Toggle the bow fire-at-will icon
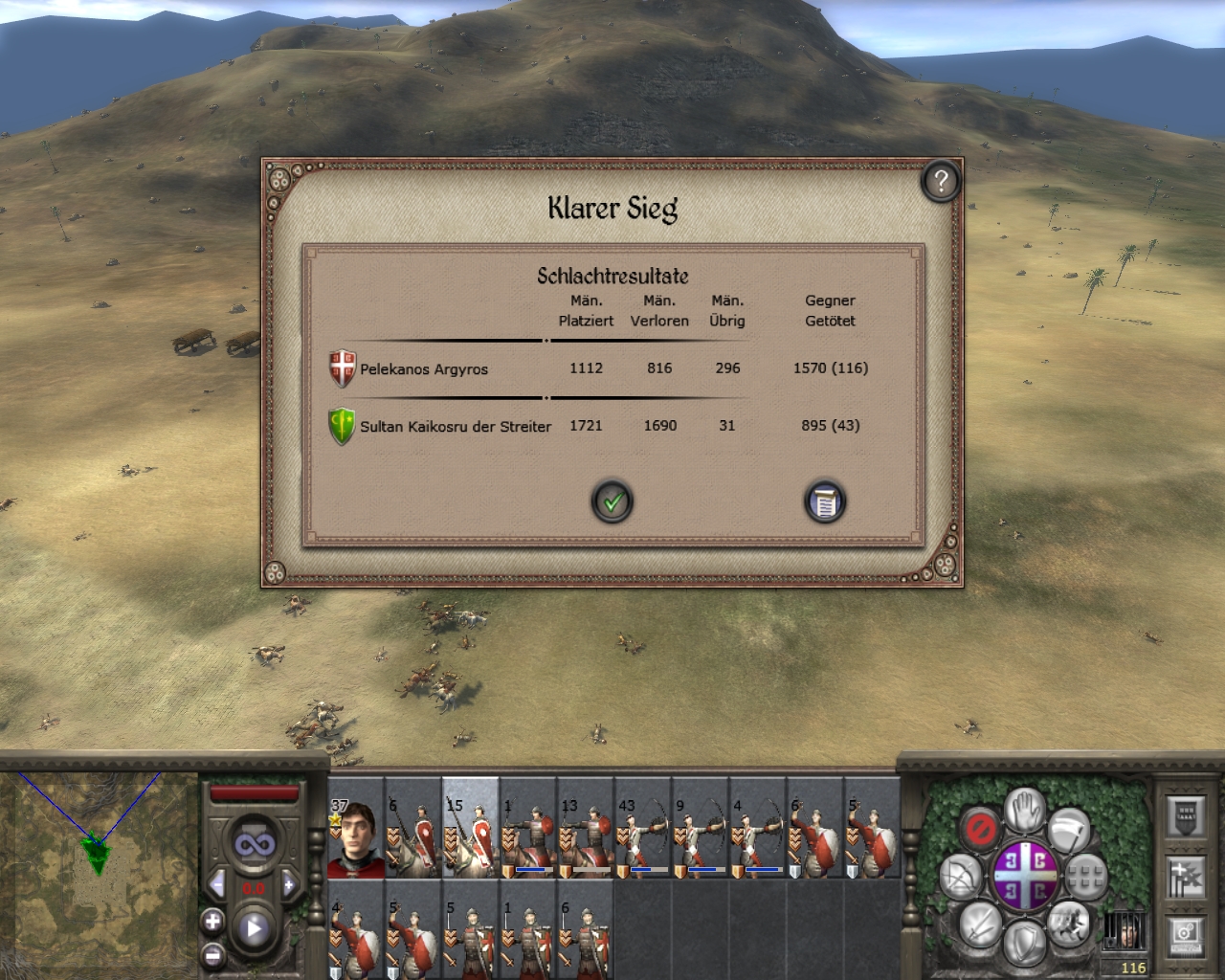Screen dimensions: 1225x980 tap(960, 876)
